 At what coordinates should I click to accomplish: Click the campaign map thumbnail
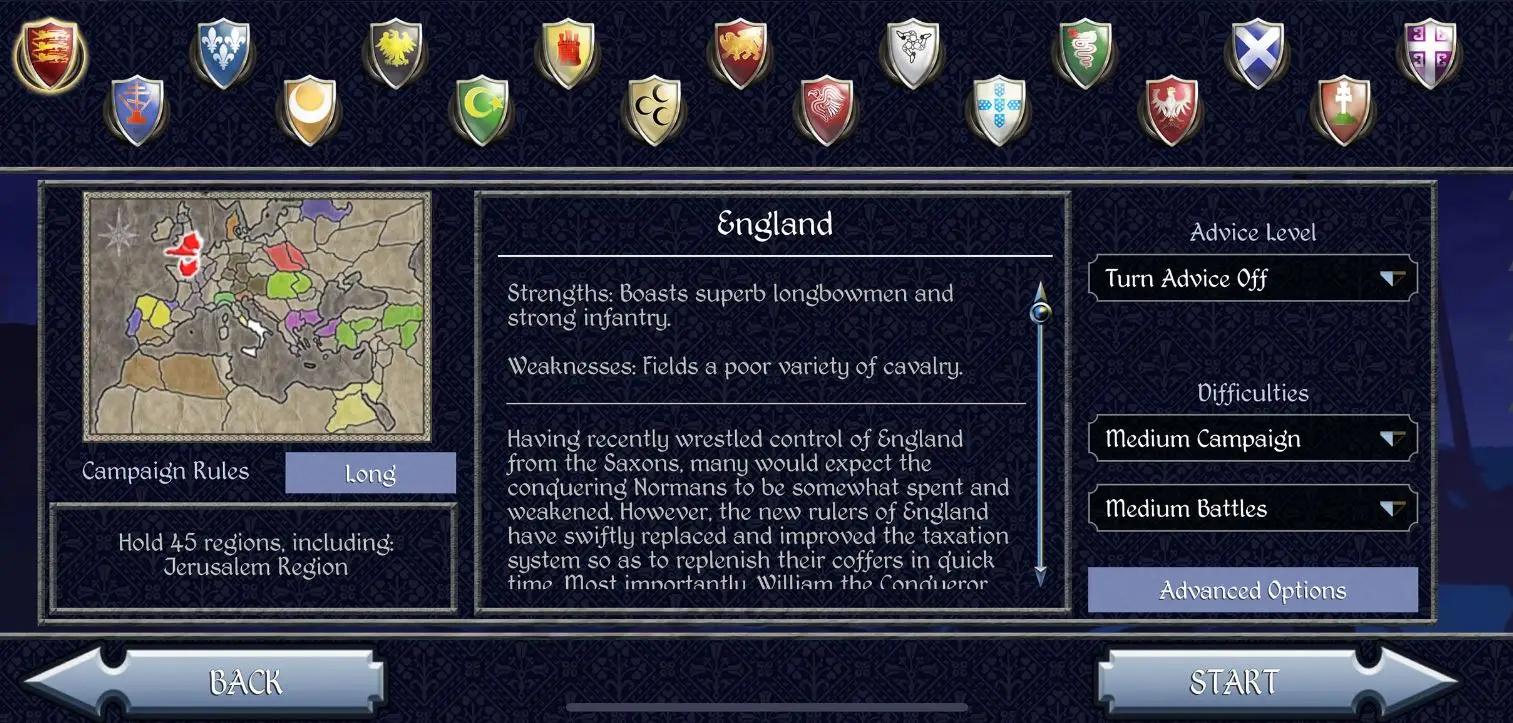point(256,316)
